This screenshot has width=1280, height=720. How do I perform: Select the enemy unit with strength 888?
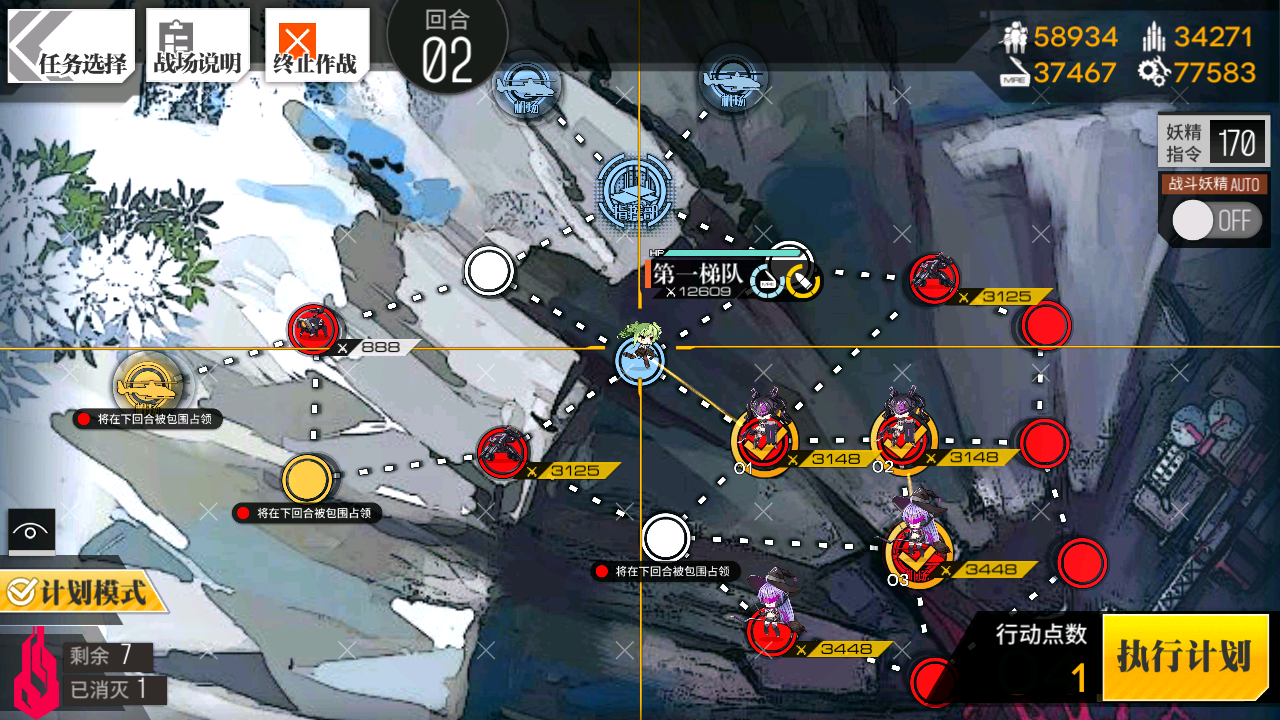(314, 328)
